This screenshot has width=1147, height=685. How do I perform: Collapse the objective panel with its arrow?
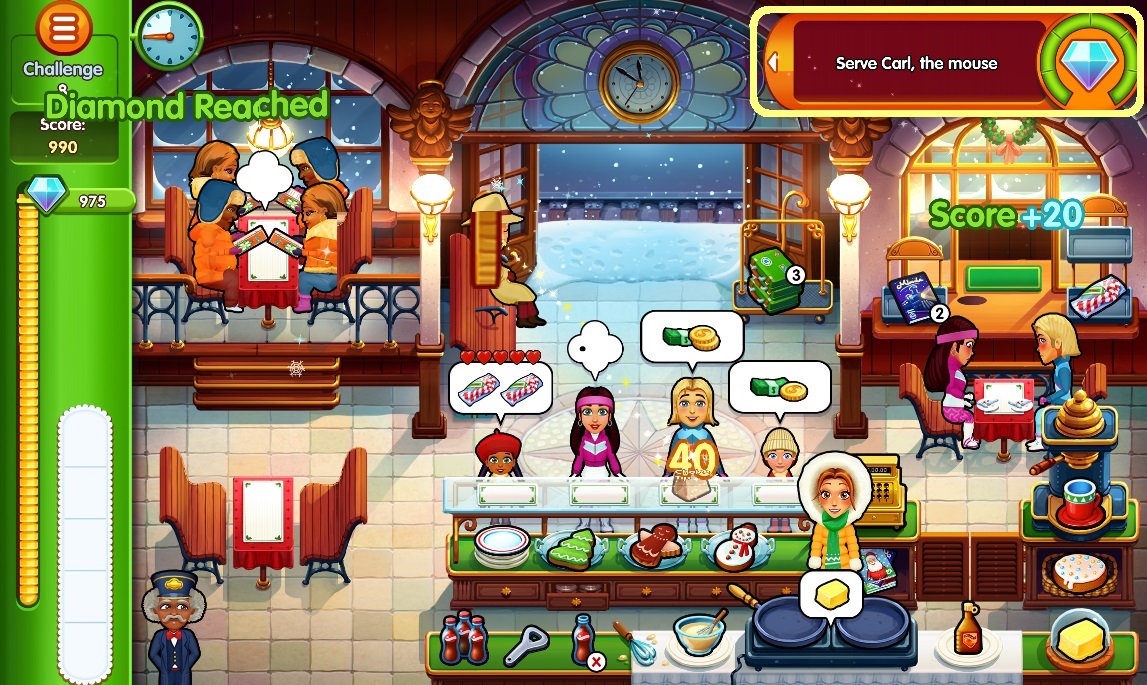[x=771, y=62]
